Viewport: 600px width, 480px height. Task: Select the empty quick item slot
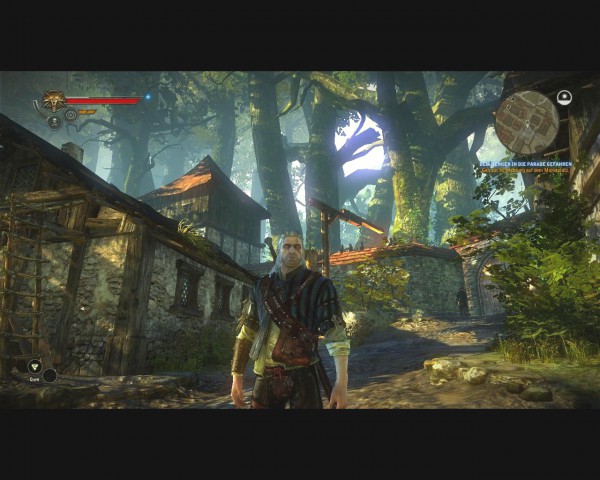49,376
